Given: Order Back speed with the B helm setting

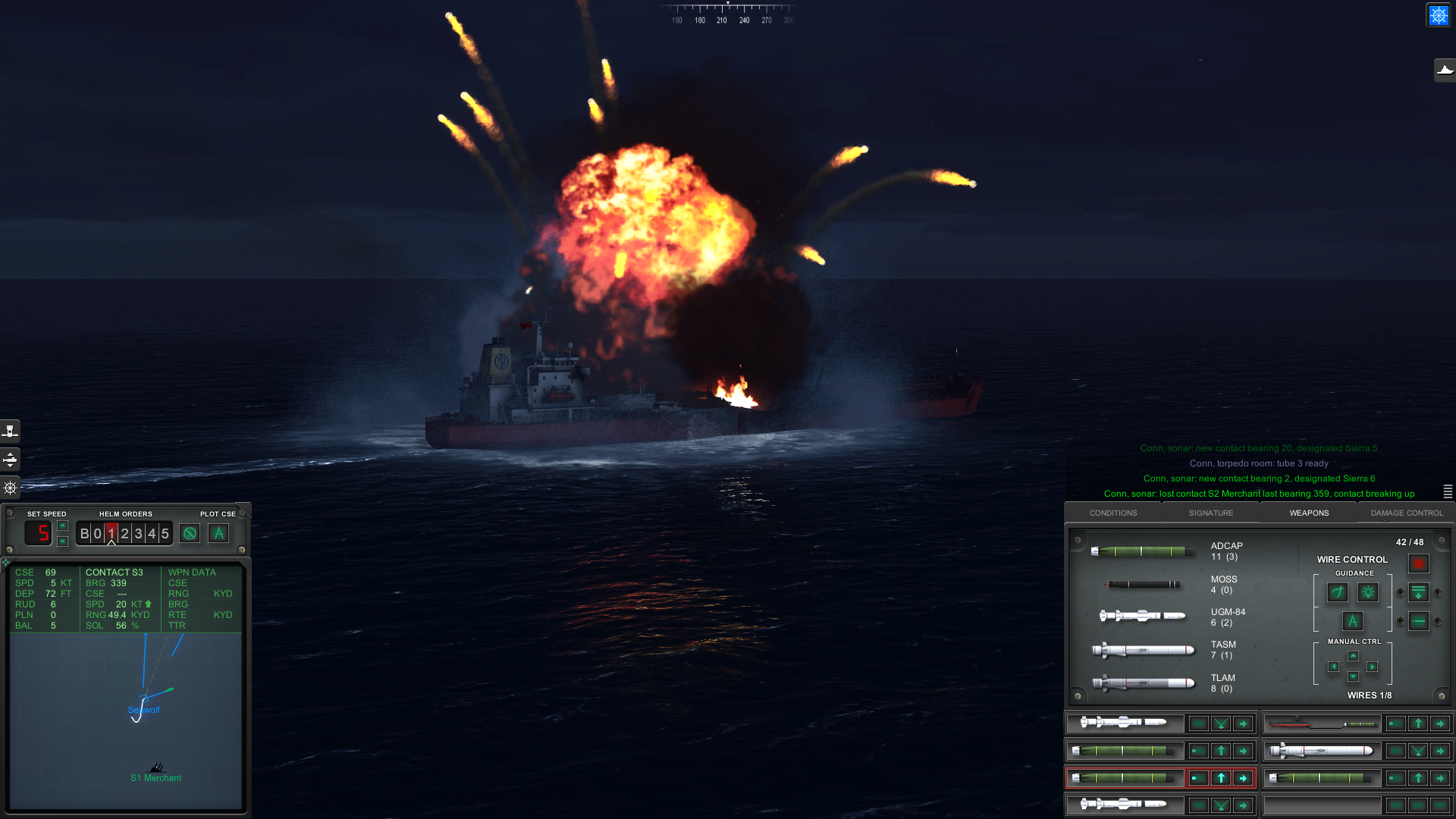Looking at the screenshot, I should point(84,534).
